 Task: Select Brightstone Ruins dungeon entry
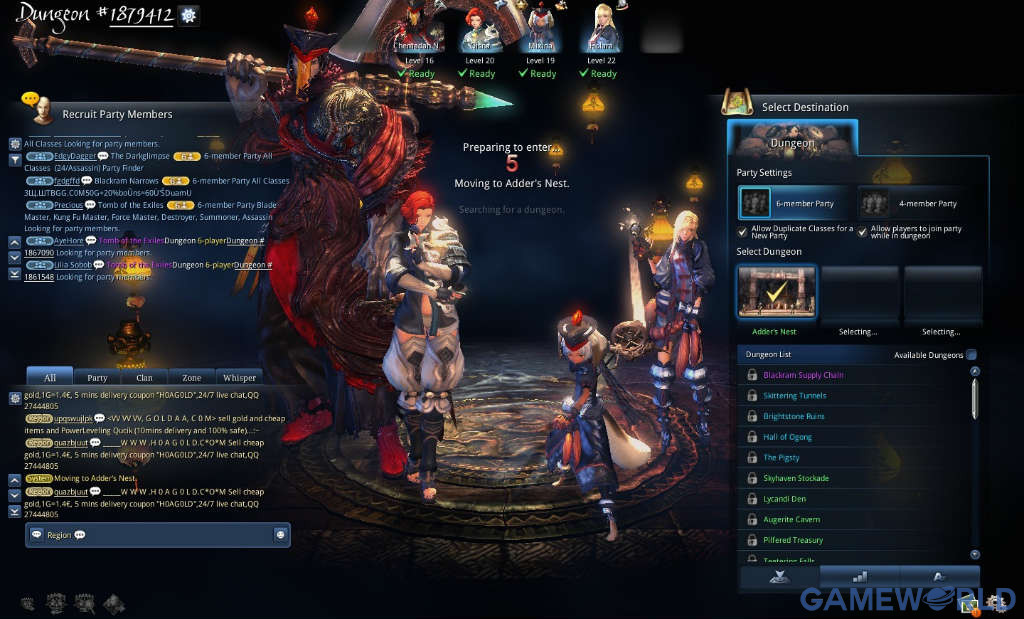click(793, 416)
